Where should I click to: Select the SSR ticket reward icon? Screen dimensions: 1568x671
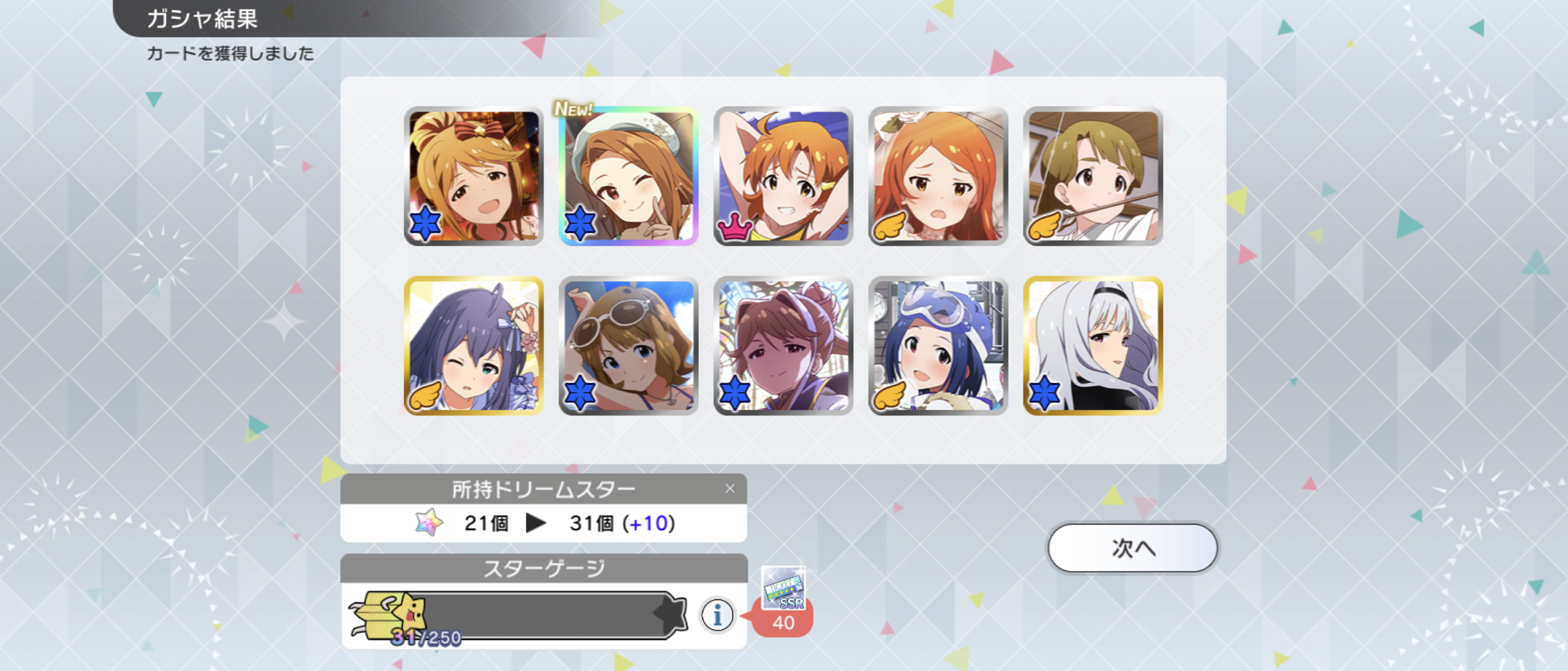pos(783,589)
